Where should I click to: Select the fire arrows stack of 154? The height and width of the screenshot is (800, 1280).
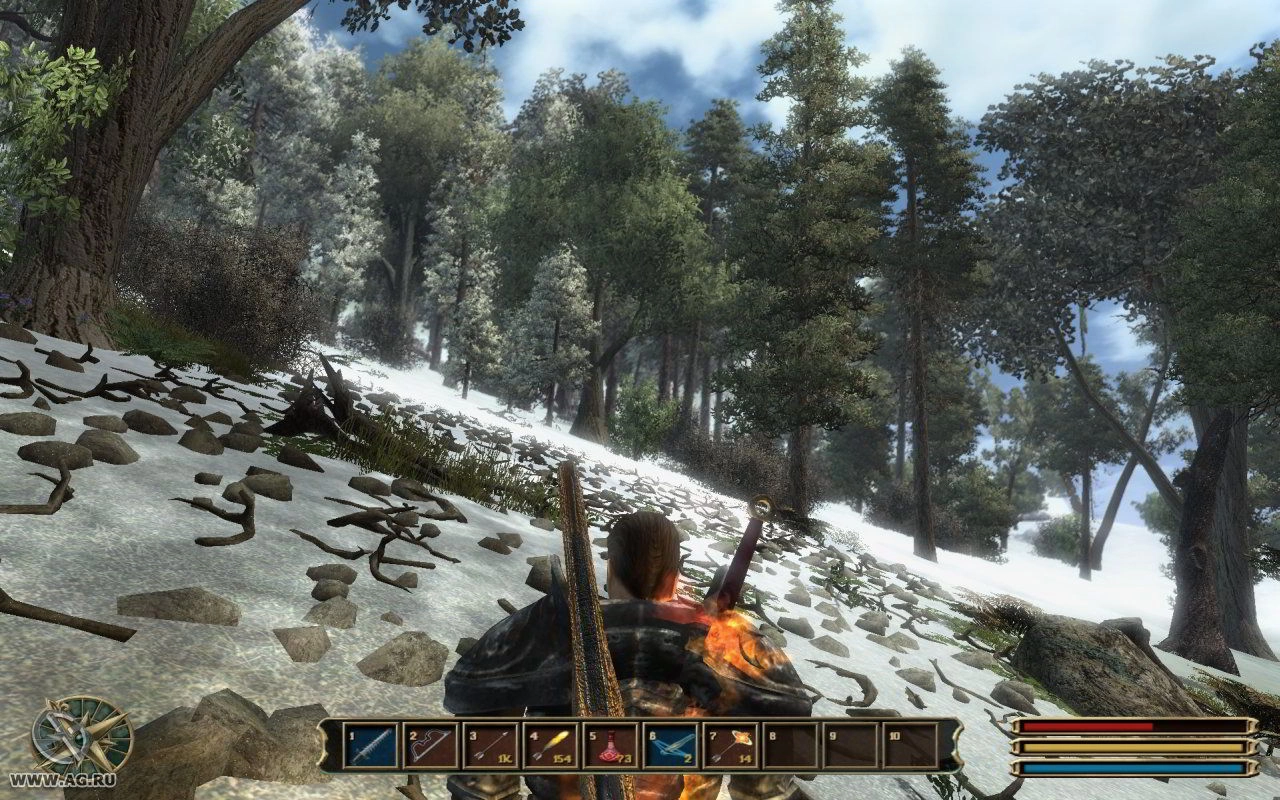click(x=551, y=746)
